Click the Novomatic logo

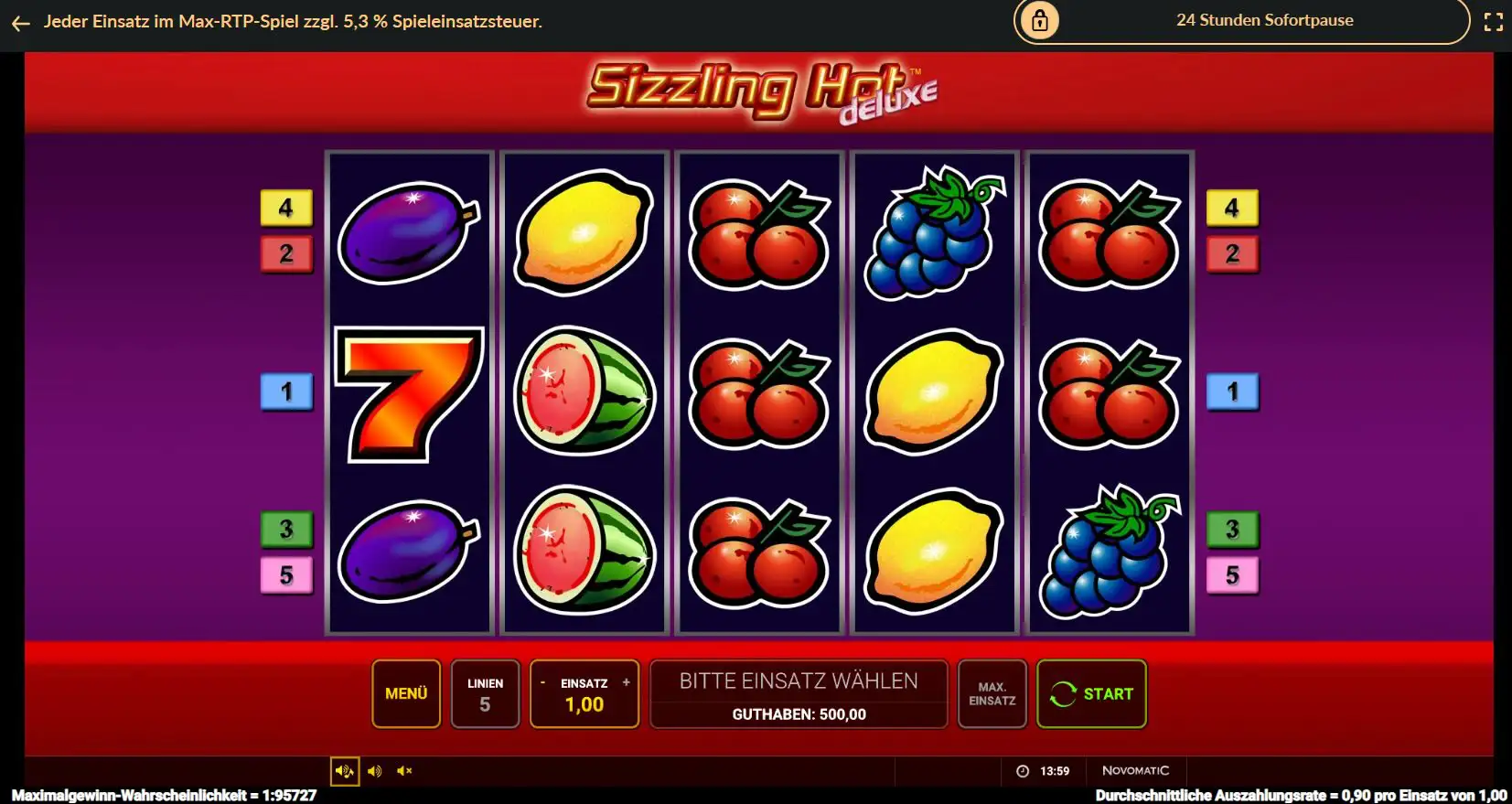[1134, 770]
